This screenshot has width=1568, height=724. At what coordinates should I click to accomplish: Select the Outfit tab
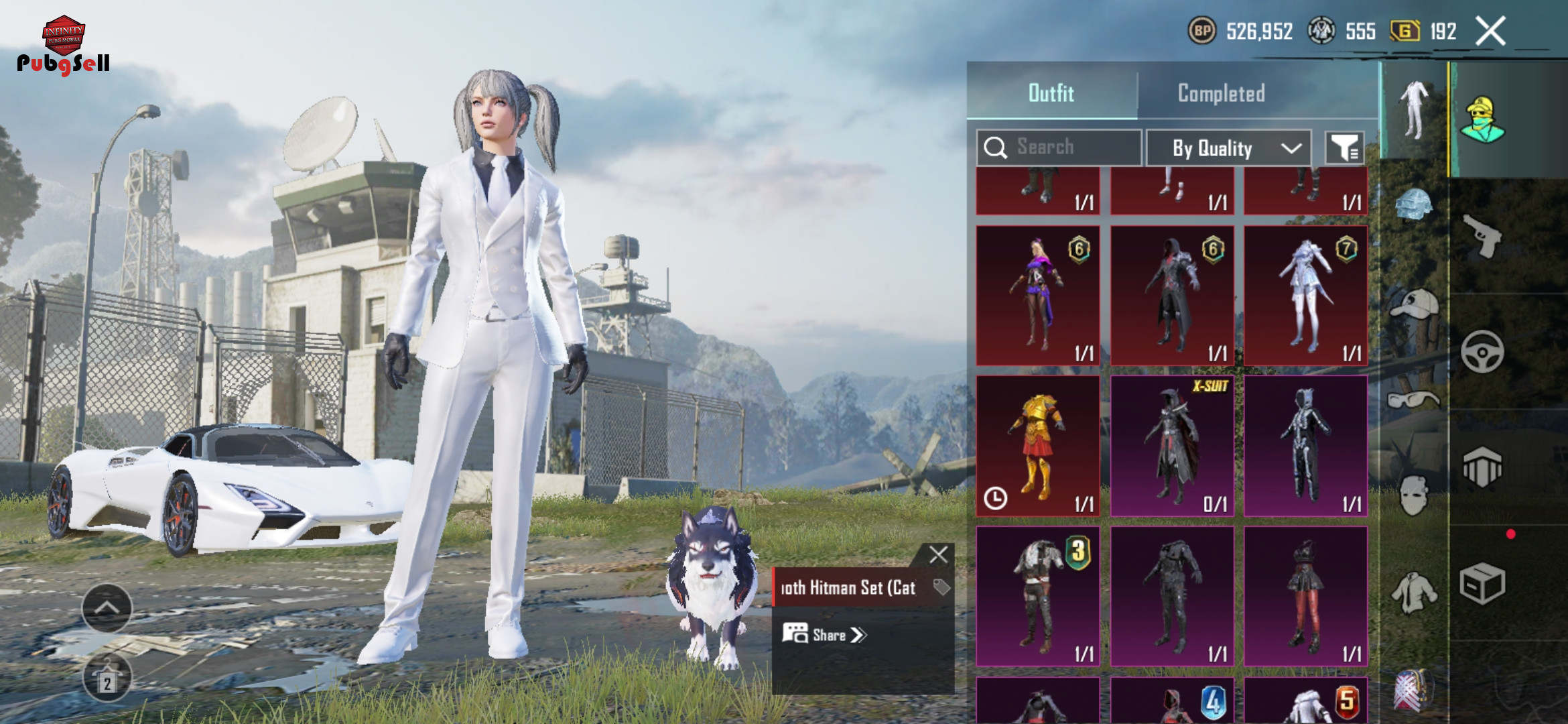1051,93
